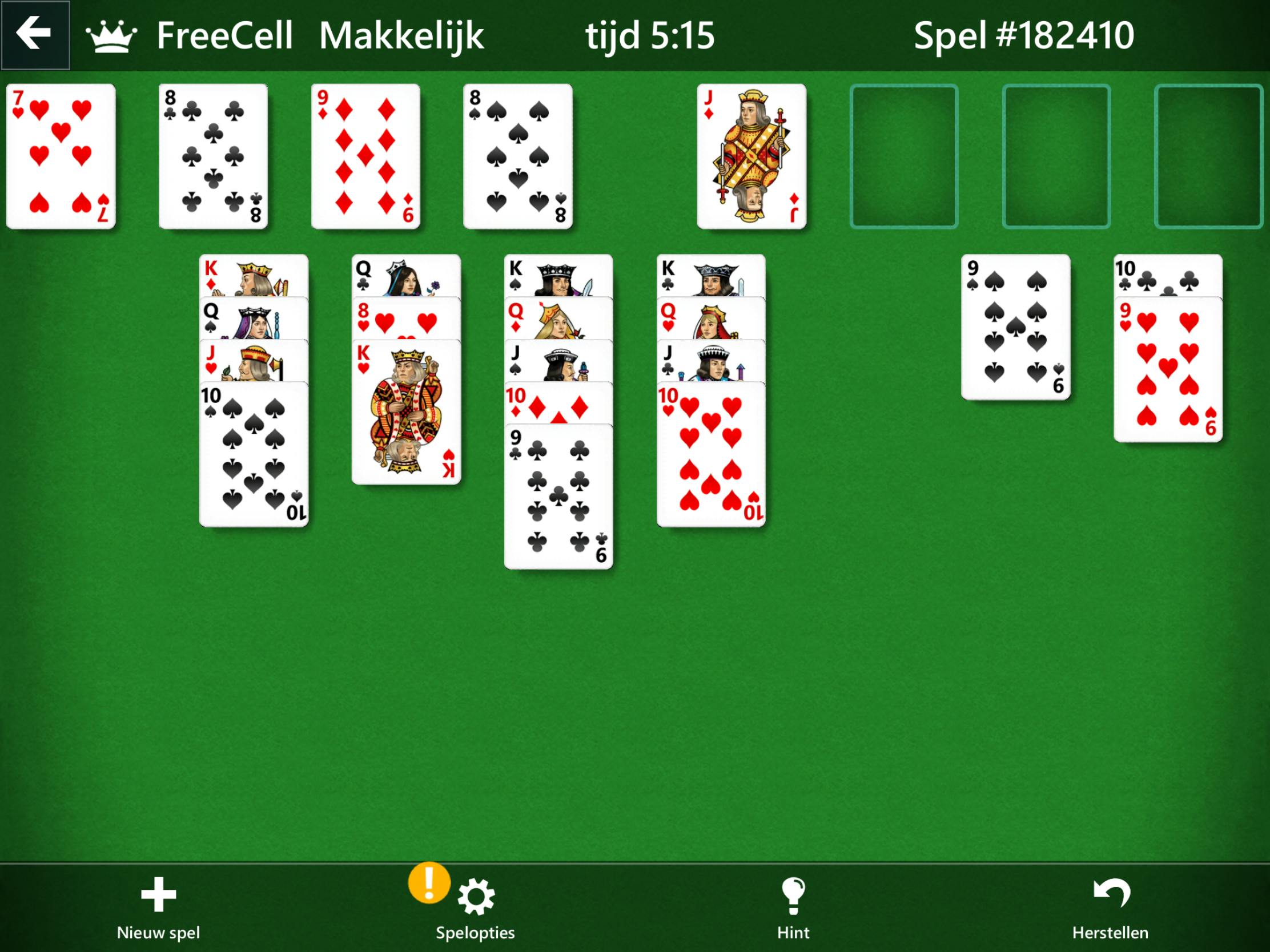Click the first empty free cell slot

906,155
